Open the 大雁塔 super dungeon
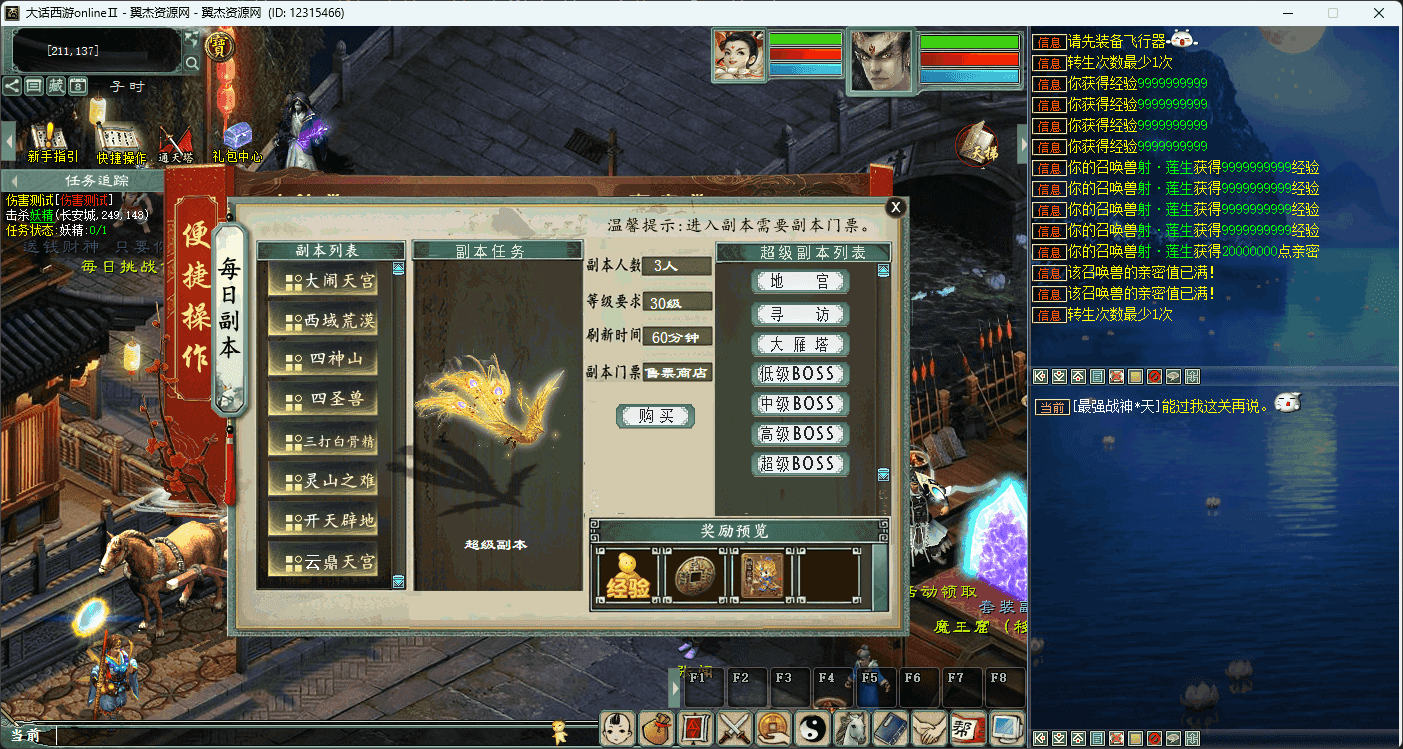 (800, 344)
